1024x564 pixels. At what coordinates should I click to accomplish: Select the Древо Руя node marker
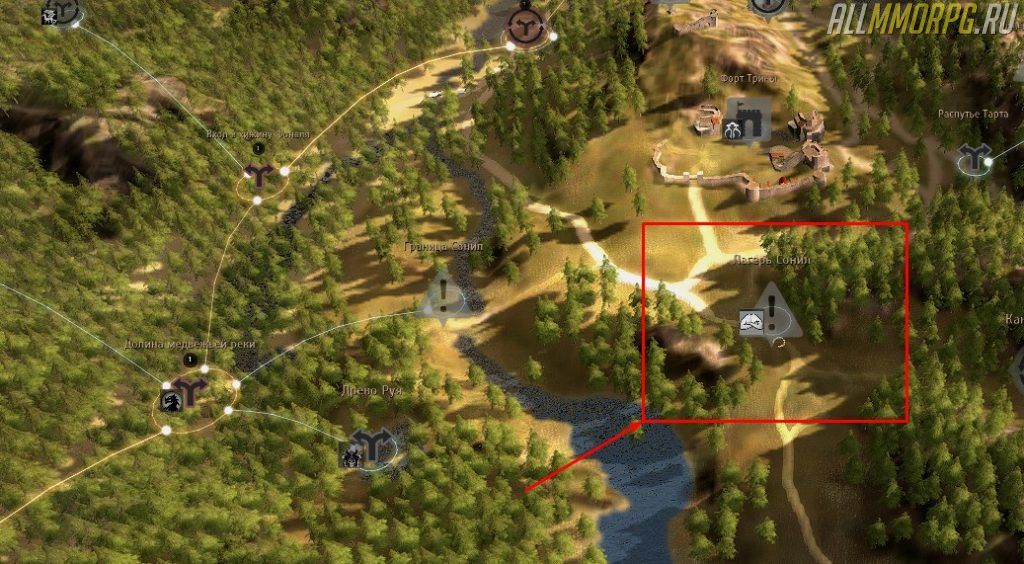(x=372, y=445)
